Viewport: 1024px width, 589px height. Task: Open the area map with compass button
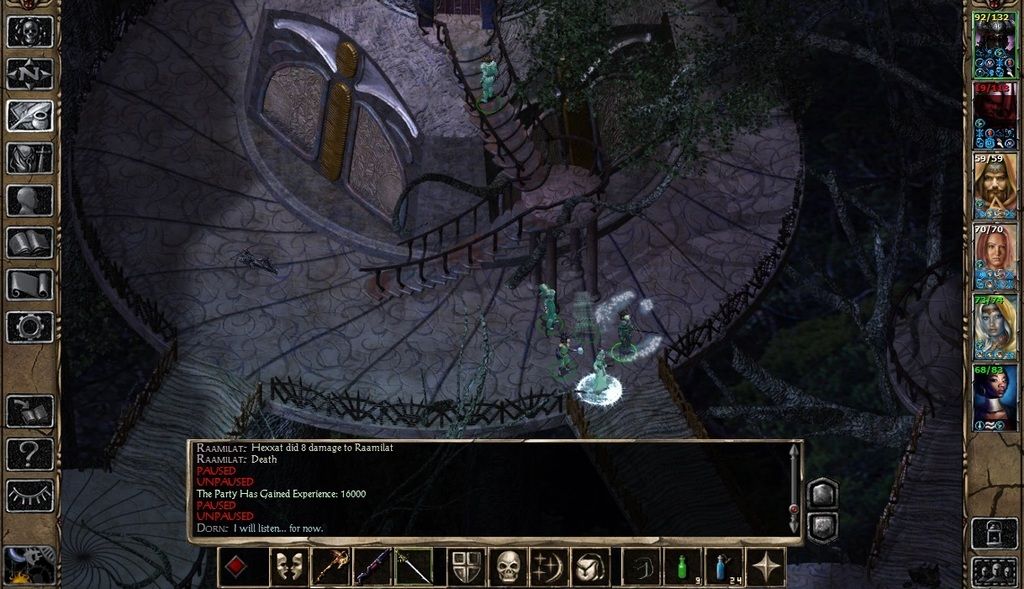pyautogui.click(x=30, y=74)
